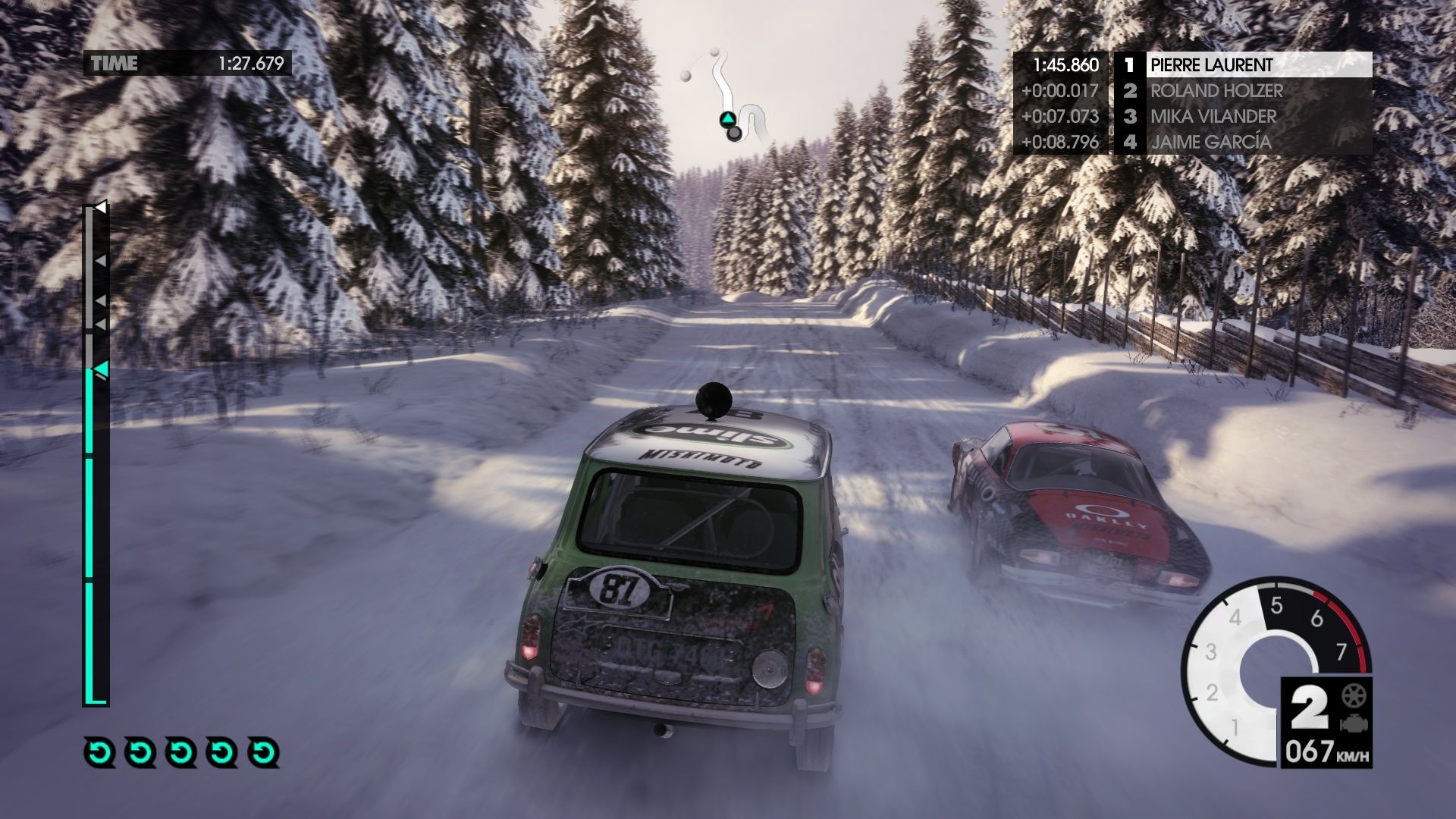
Task: Select Pierre Laurent in the leaderboard
Action: [1242, 64]
